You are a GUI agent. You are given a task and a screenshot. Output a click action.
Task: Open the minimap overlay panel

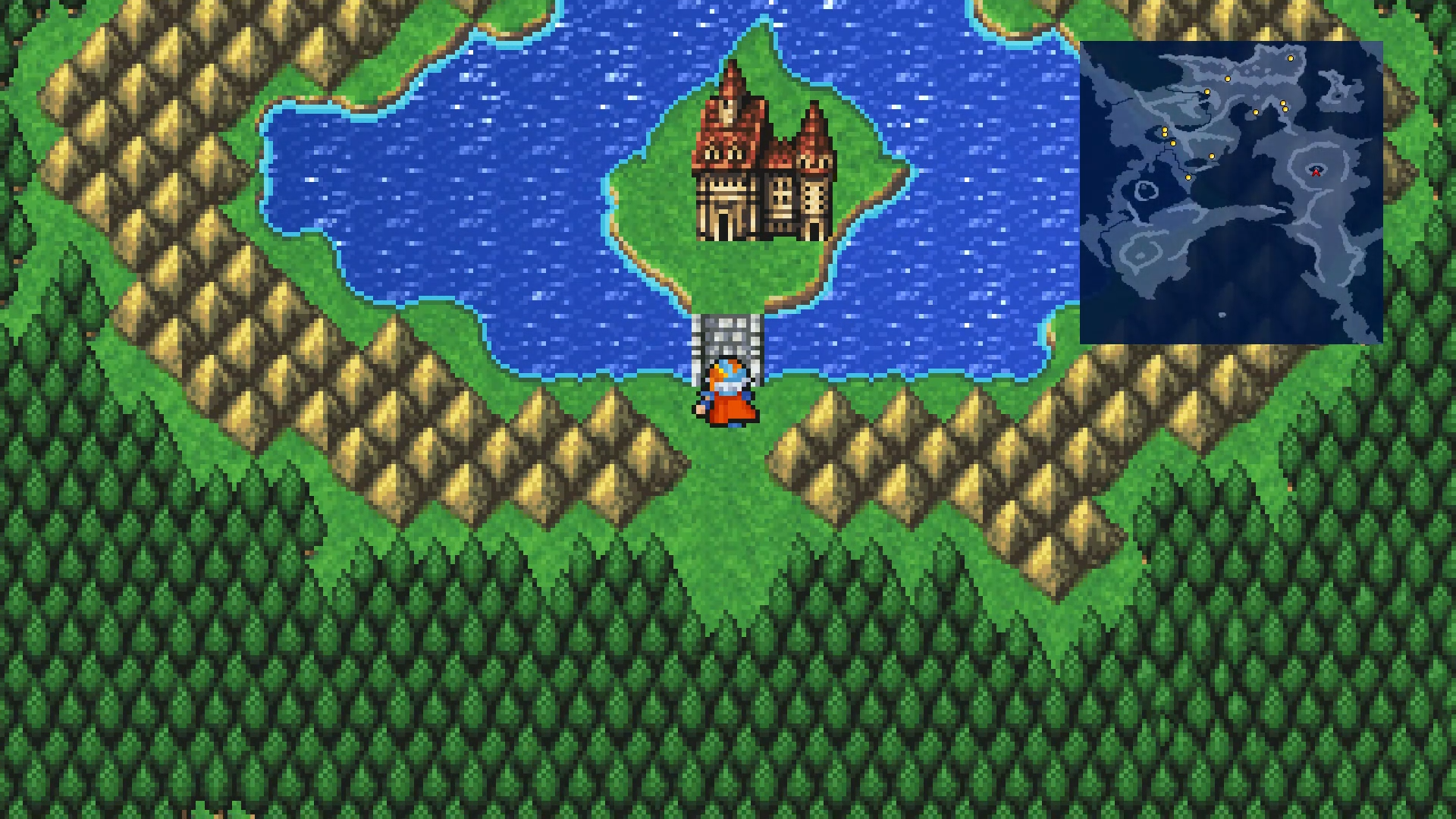(1232, 190)
